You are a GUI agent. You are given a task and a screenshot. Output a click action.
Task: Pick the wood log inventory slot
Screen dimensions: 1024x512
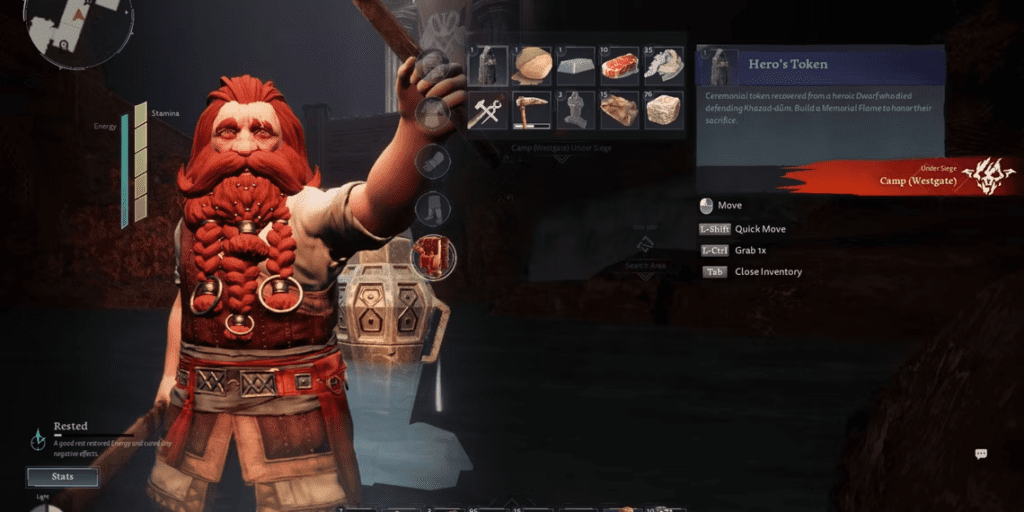click(x=532, y=66)
